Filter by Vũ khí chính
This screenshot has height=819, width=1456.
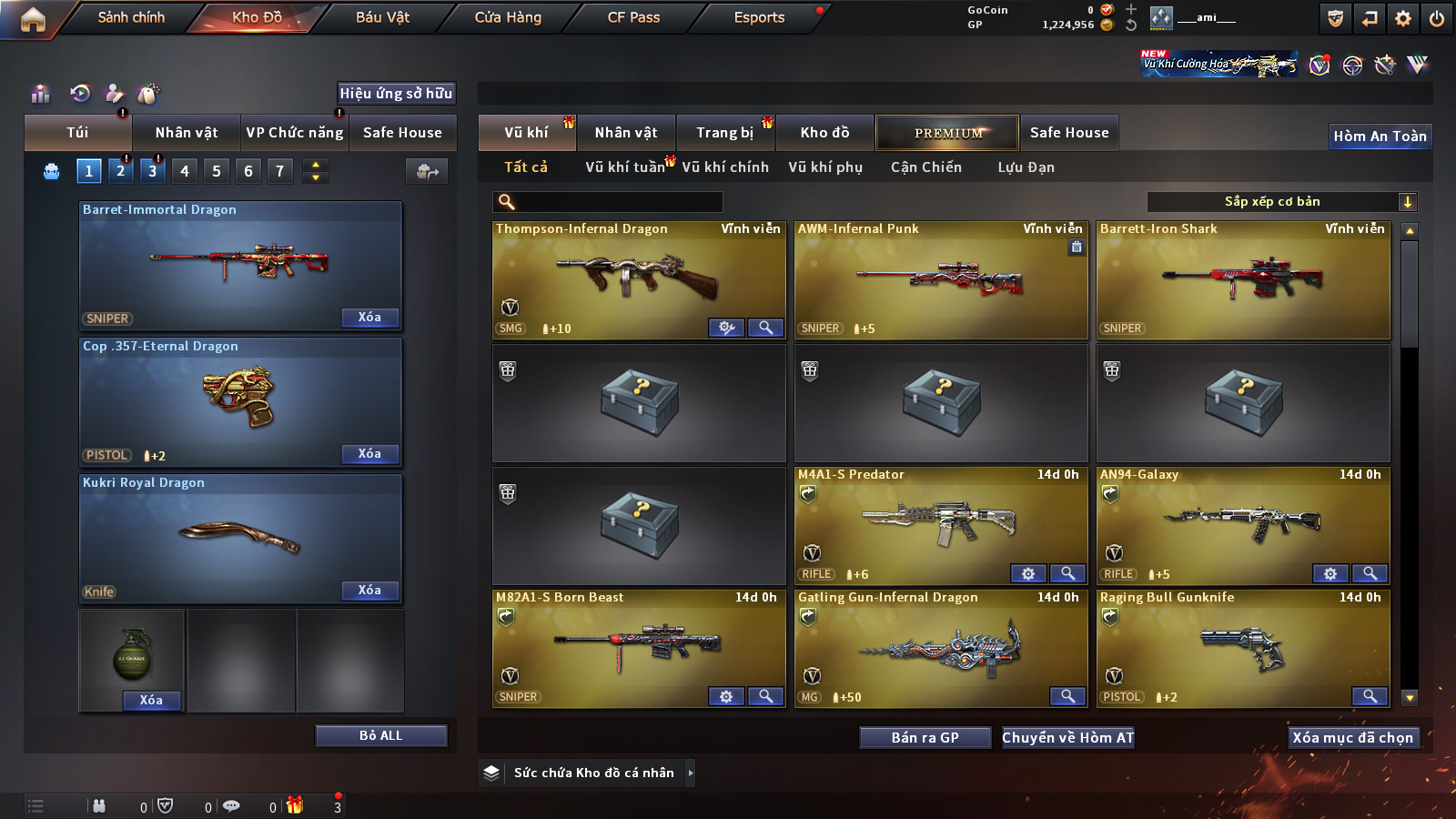pos(725,167)
